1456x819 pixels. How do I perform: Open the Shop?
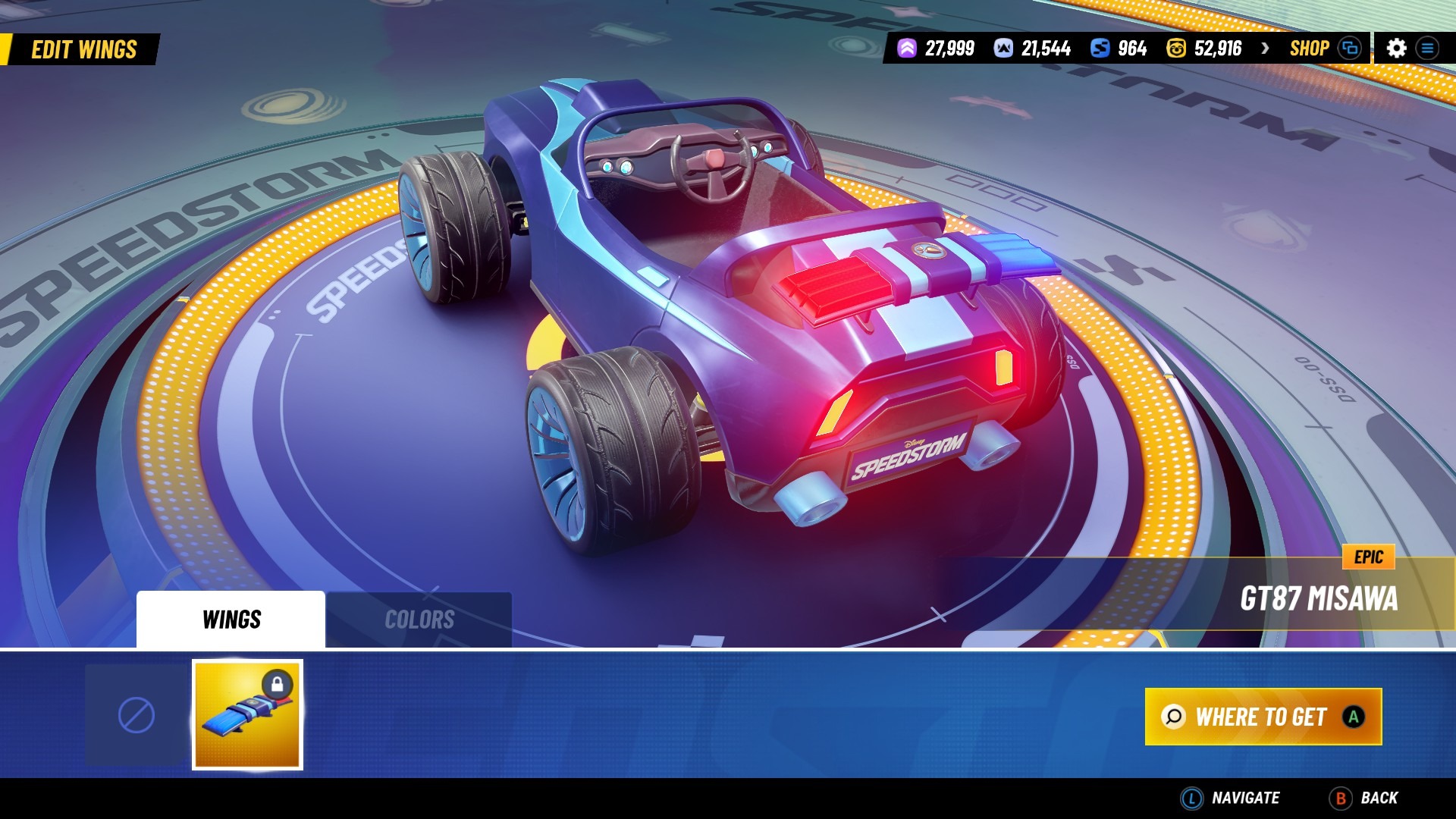tap(1310, 49)
